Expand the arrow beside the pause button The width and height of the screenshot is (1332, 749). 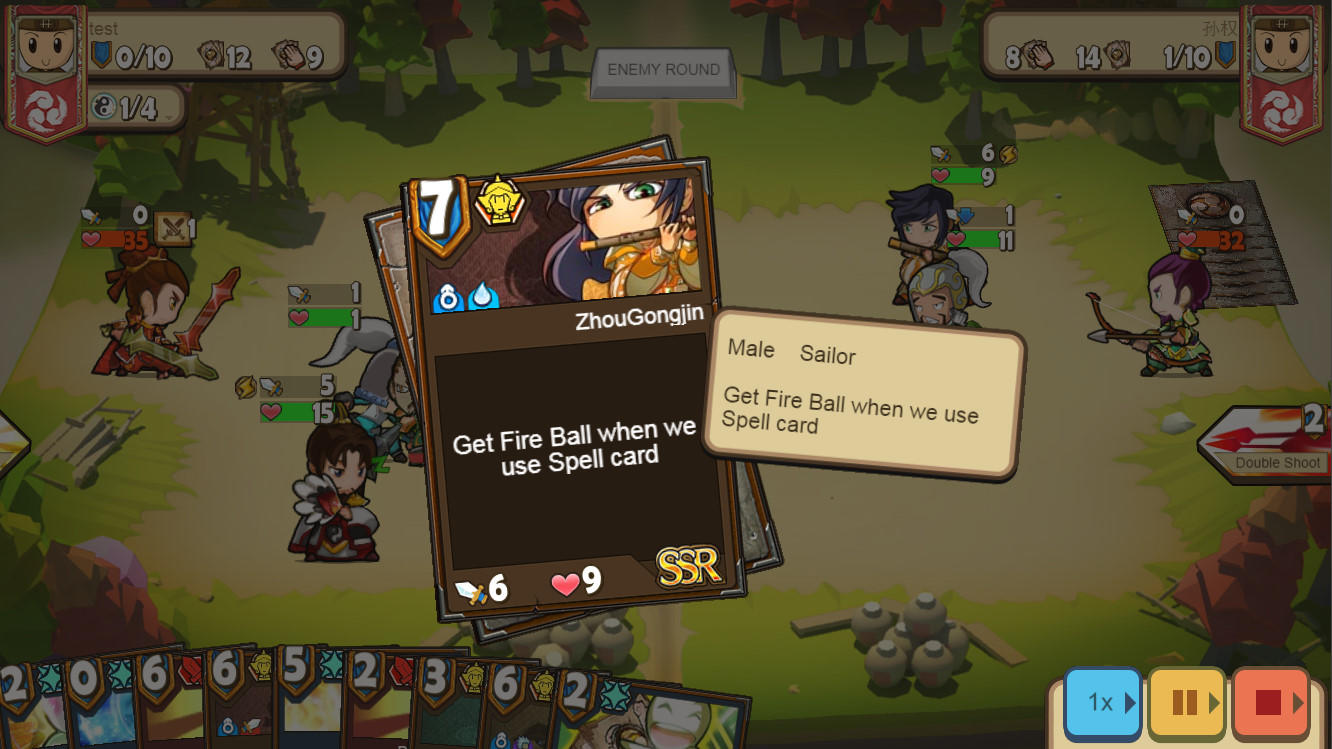pyautogui.click(x=1215, y=703)
